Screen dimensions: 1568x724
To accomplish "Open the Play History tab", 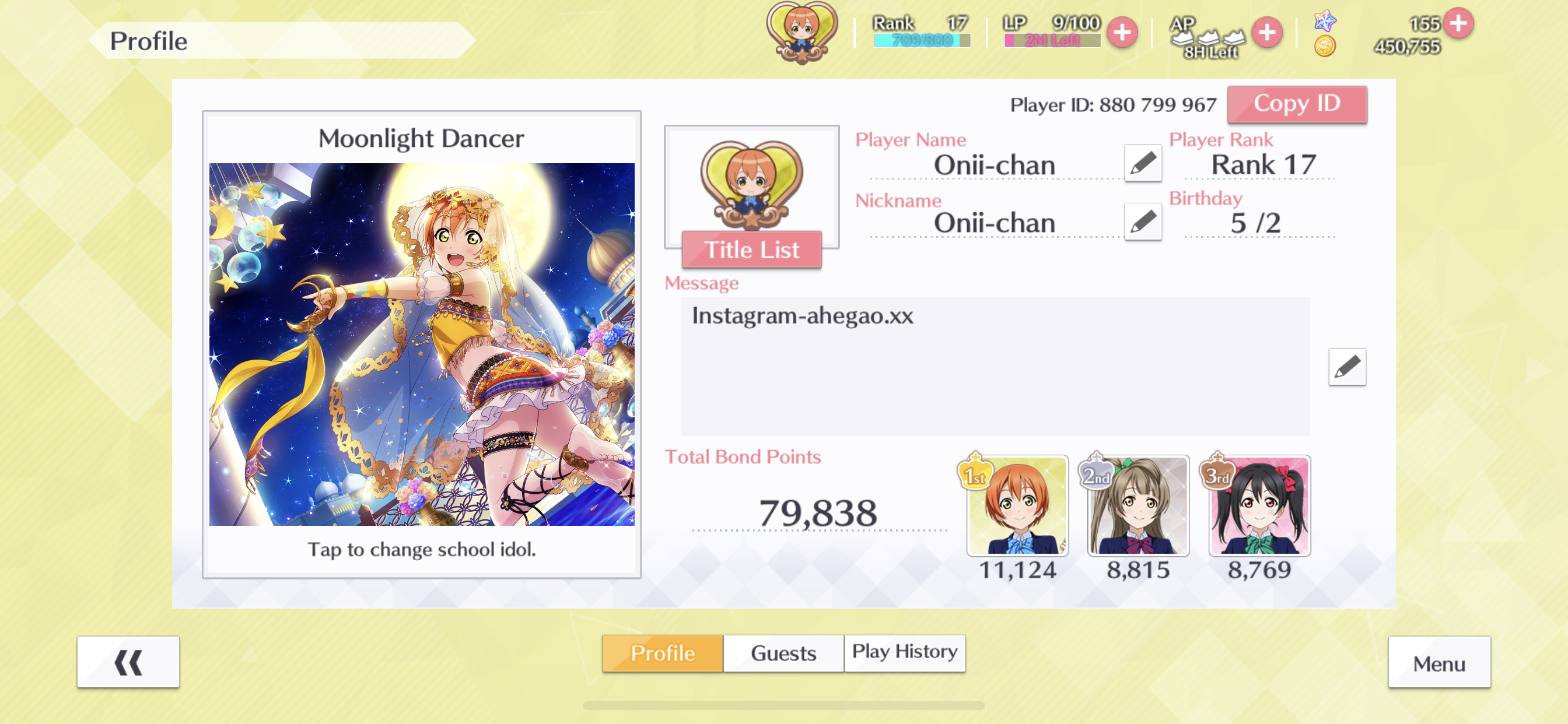I will click(x=904, y=653).
